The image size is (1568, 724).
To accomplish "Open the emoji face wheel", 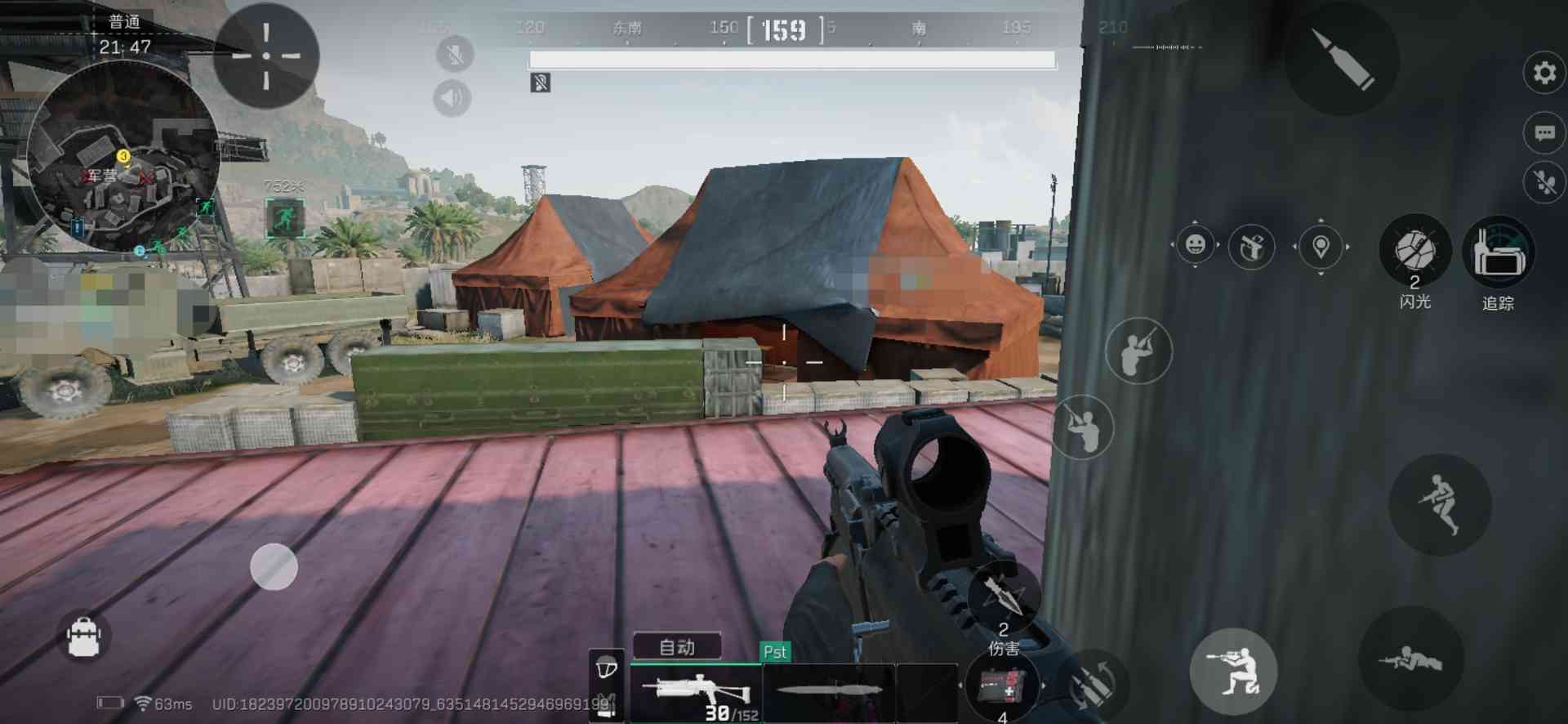I will 1195,245.
